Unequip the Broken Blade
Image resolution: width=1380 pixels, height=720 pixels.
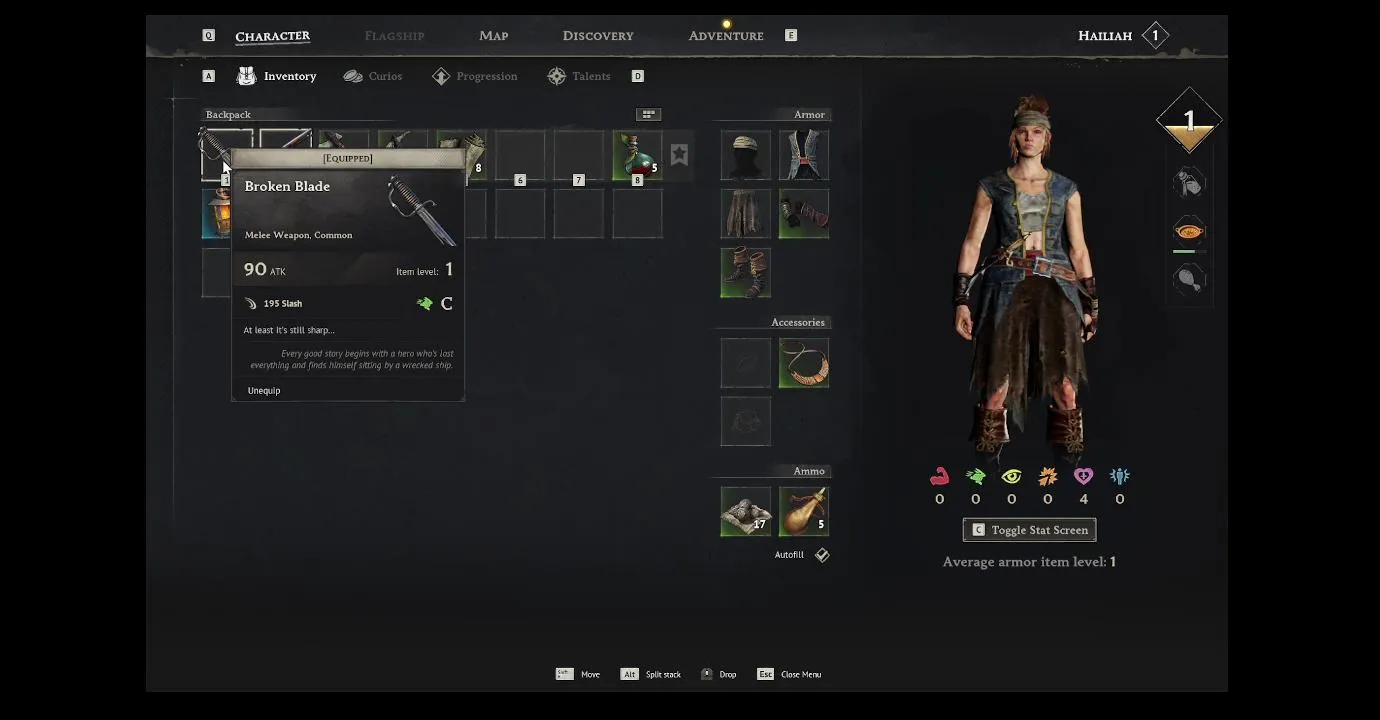pos(264,391)
